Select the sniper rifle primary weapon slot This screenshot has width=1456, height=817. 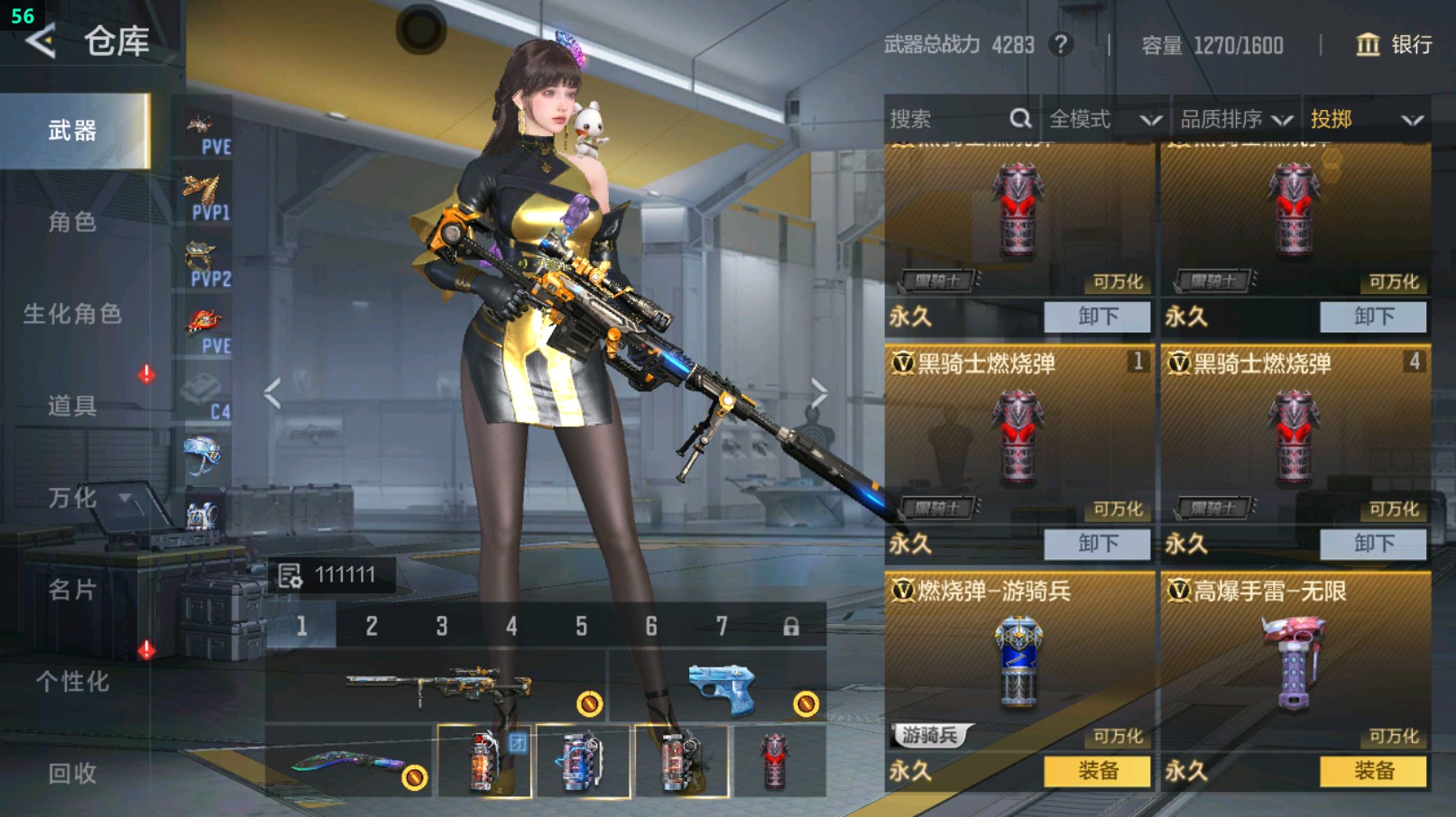(x=438, y=687)
